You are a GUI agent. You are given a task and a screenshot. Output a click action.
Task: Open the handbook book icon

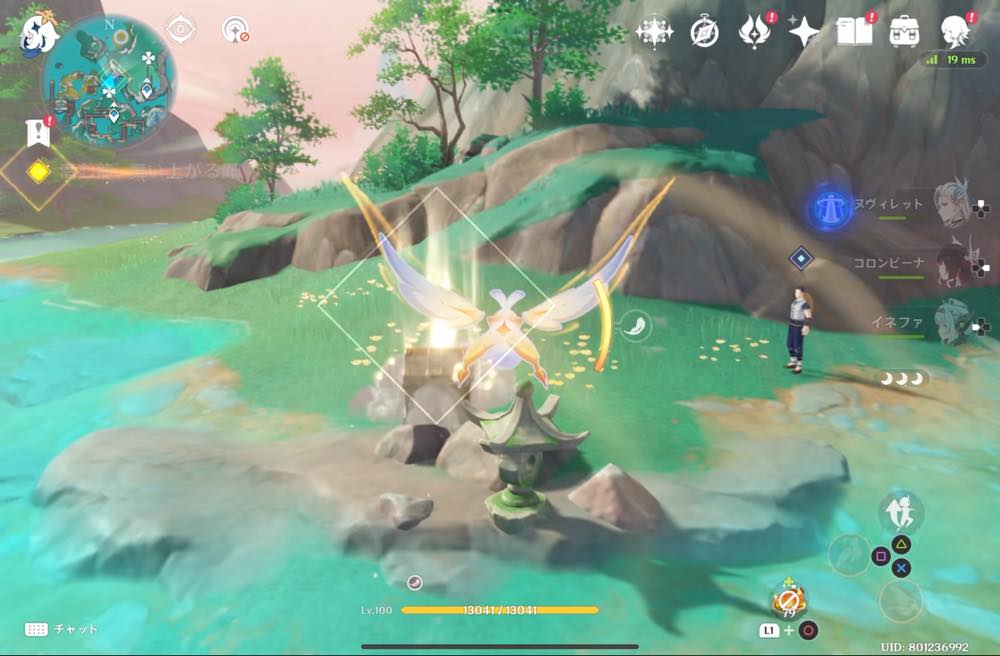[854, 31]
